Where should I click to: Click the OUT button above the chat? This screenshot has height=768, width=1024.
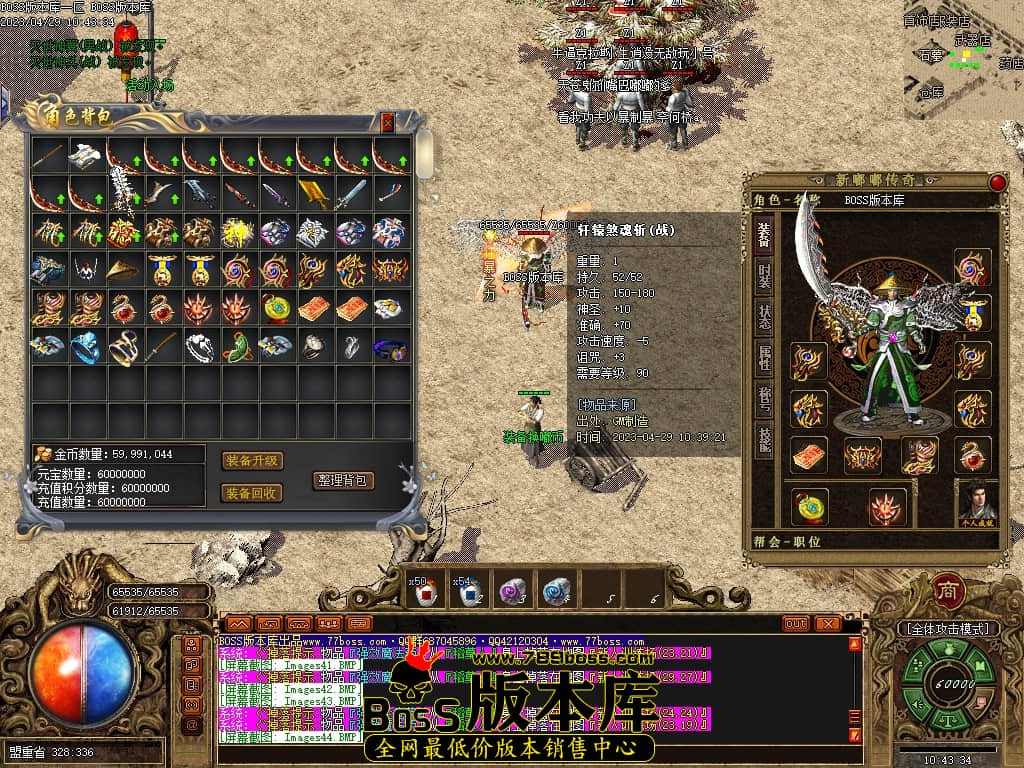(x=796, y=623)
